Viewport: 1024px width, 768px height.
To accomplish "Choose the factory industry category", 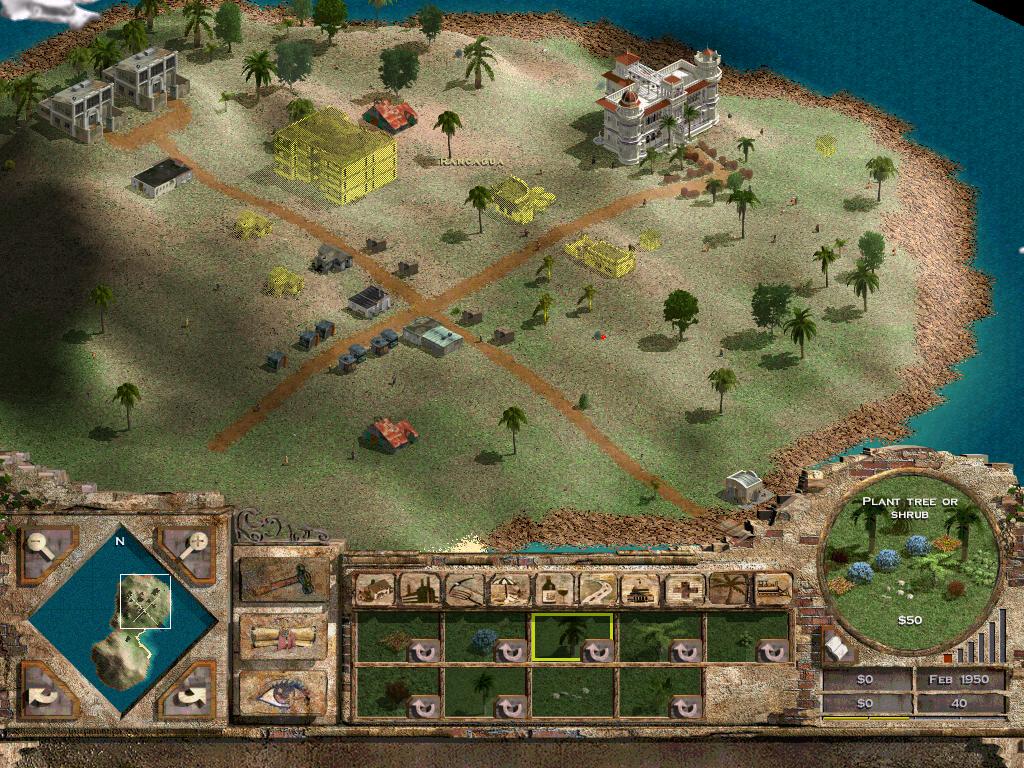I will 419,590.
